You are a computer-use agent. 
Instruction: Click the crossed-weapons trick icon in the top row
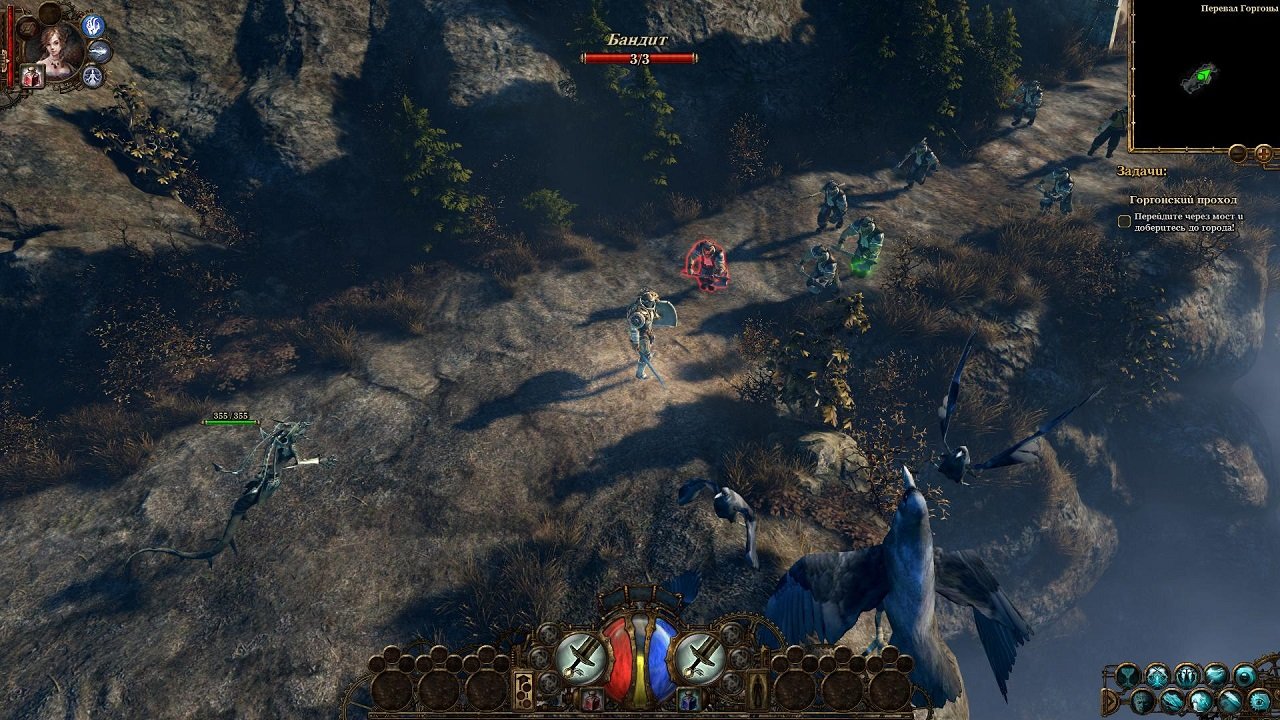(1157, 675)
